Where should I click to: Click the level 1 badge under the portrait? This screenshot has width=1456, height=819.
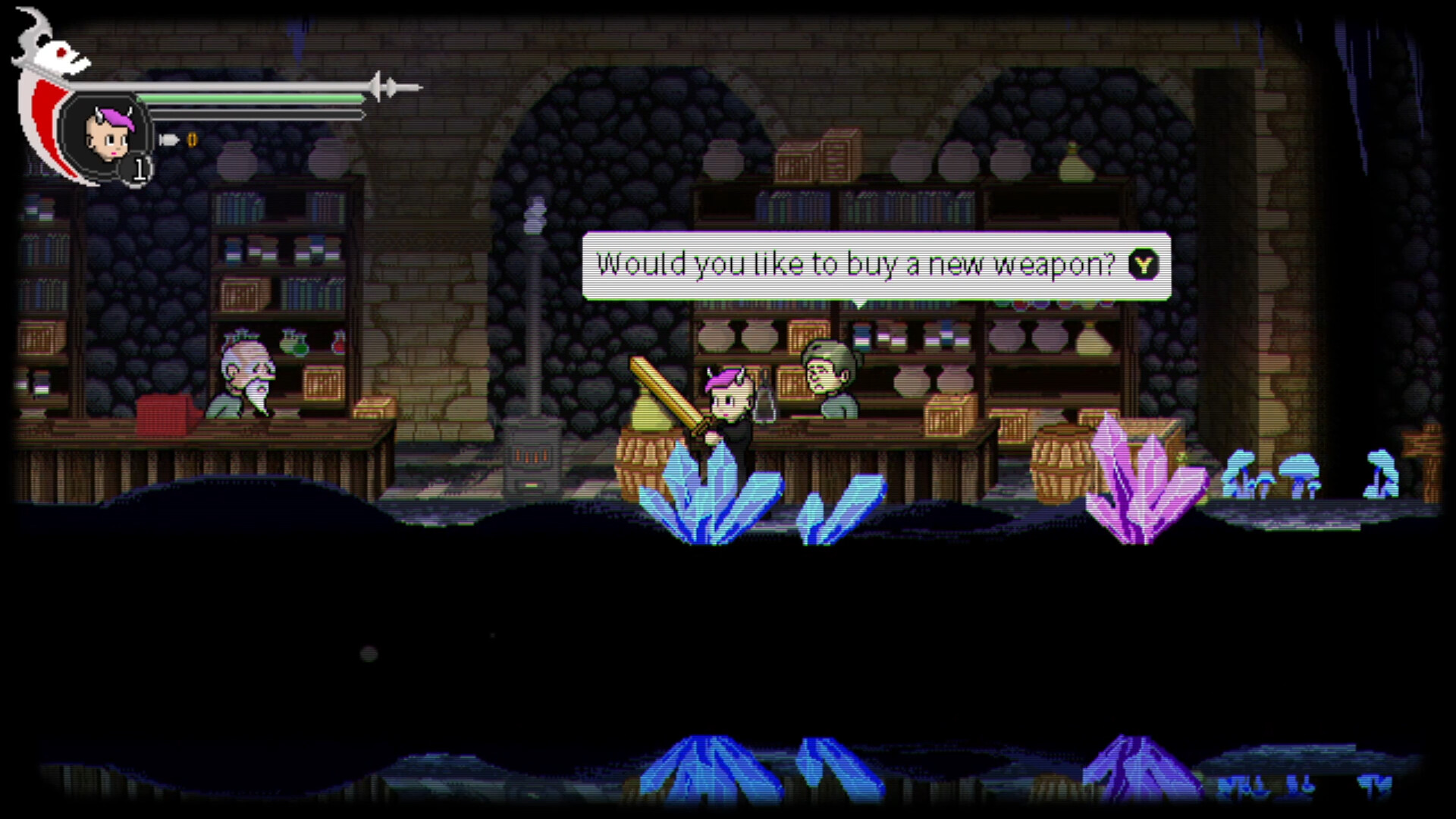pos(140,170)
